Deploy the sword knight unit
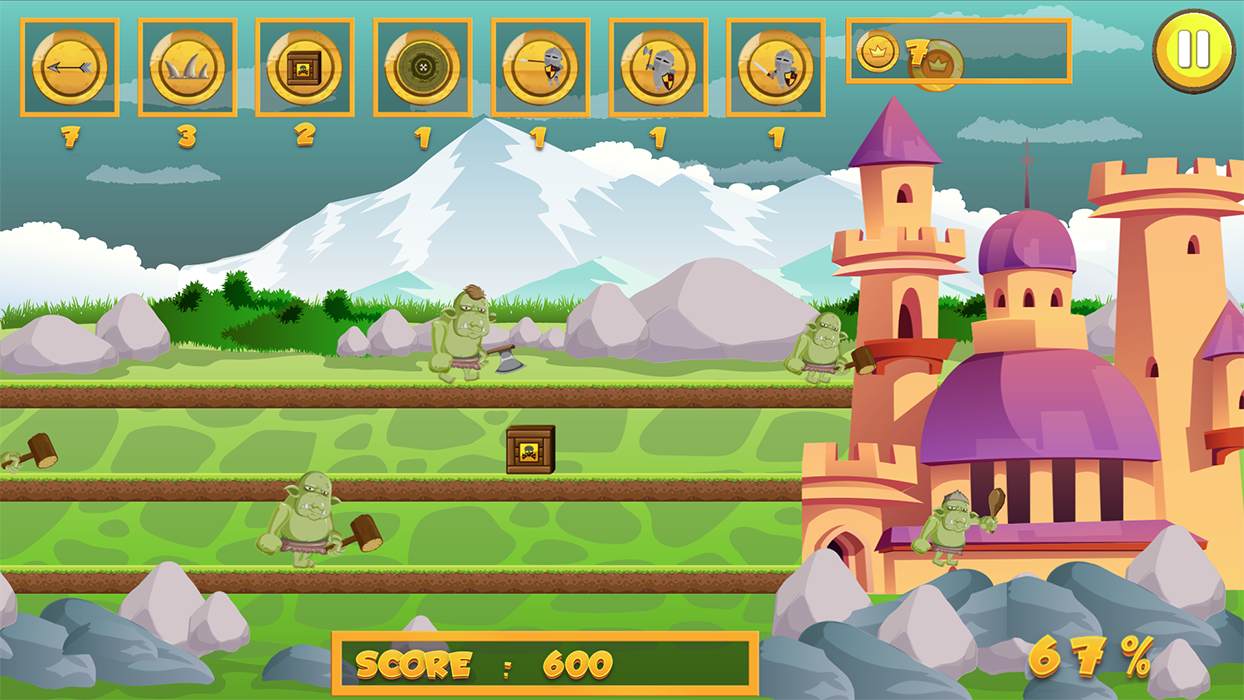1244x700 pixels. (x=776, y=68)
